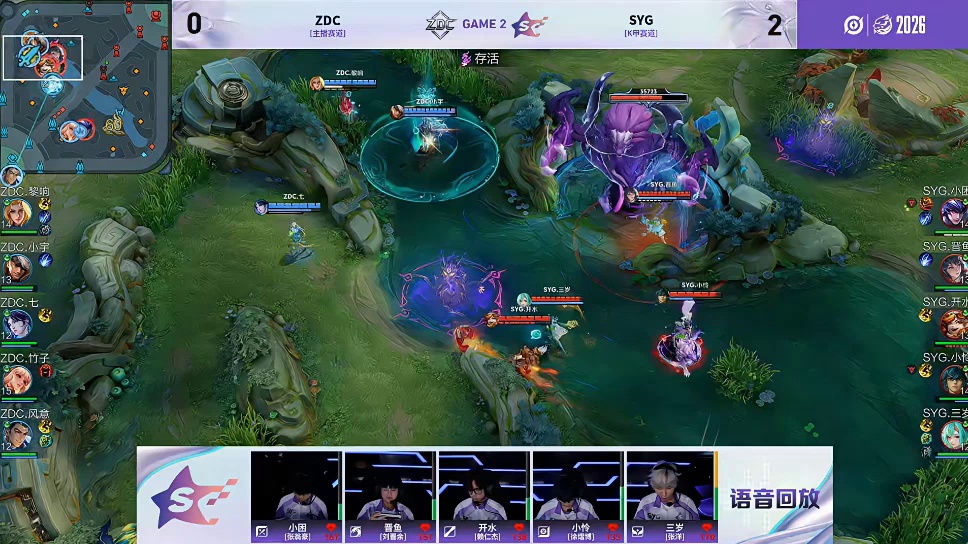Select SYG.小困's hero portrait in the sidebar
The width and height of the screenshot is (968, 544).
click(951, 212)
